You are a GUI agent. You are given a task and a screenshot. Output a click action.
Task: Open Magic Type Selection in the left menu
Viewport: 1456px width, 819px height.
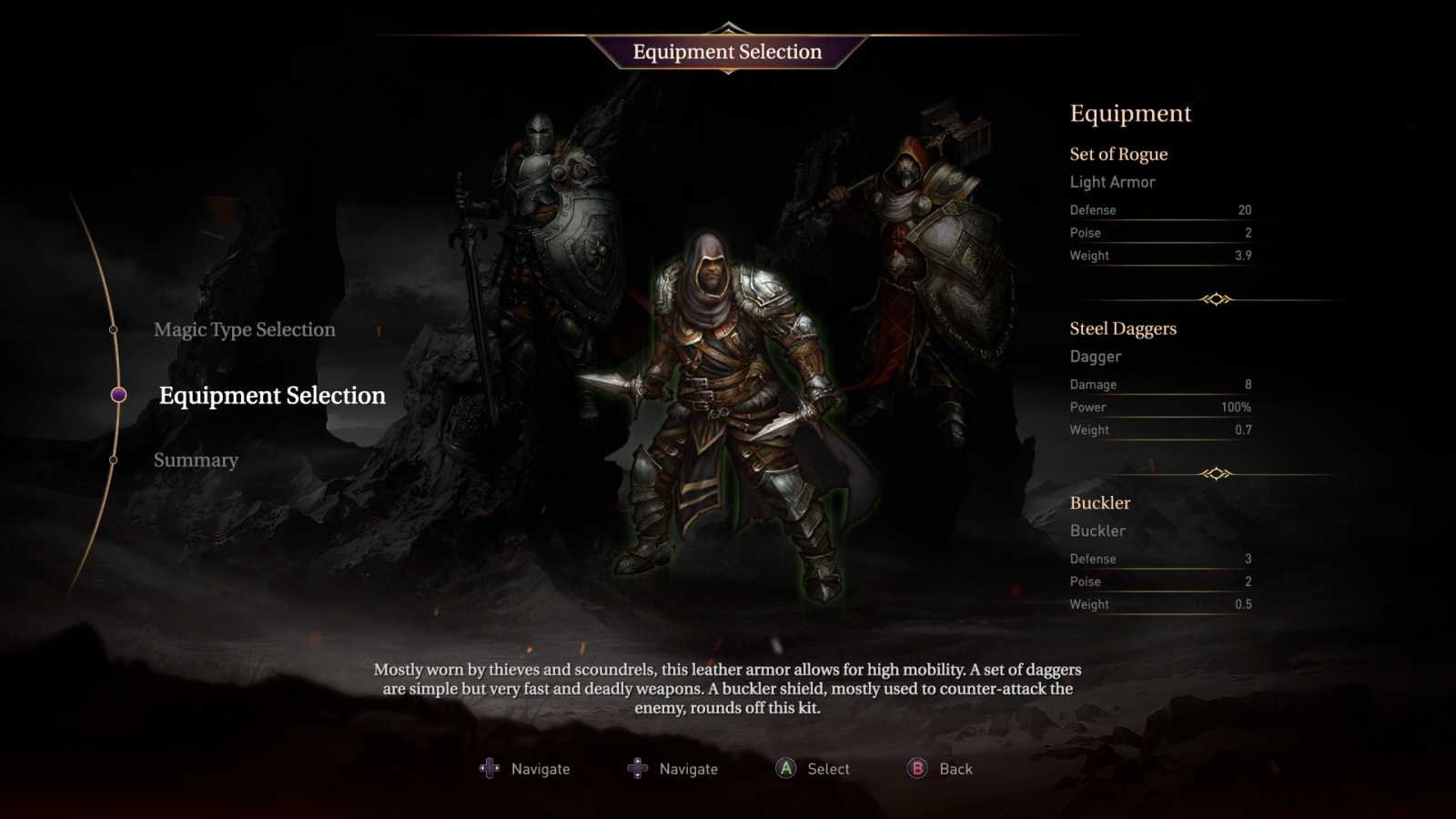tap(246, 329)
